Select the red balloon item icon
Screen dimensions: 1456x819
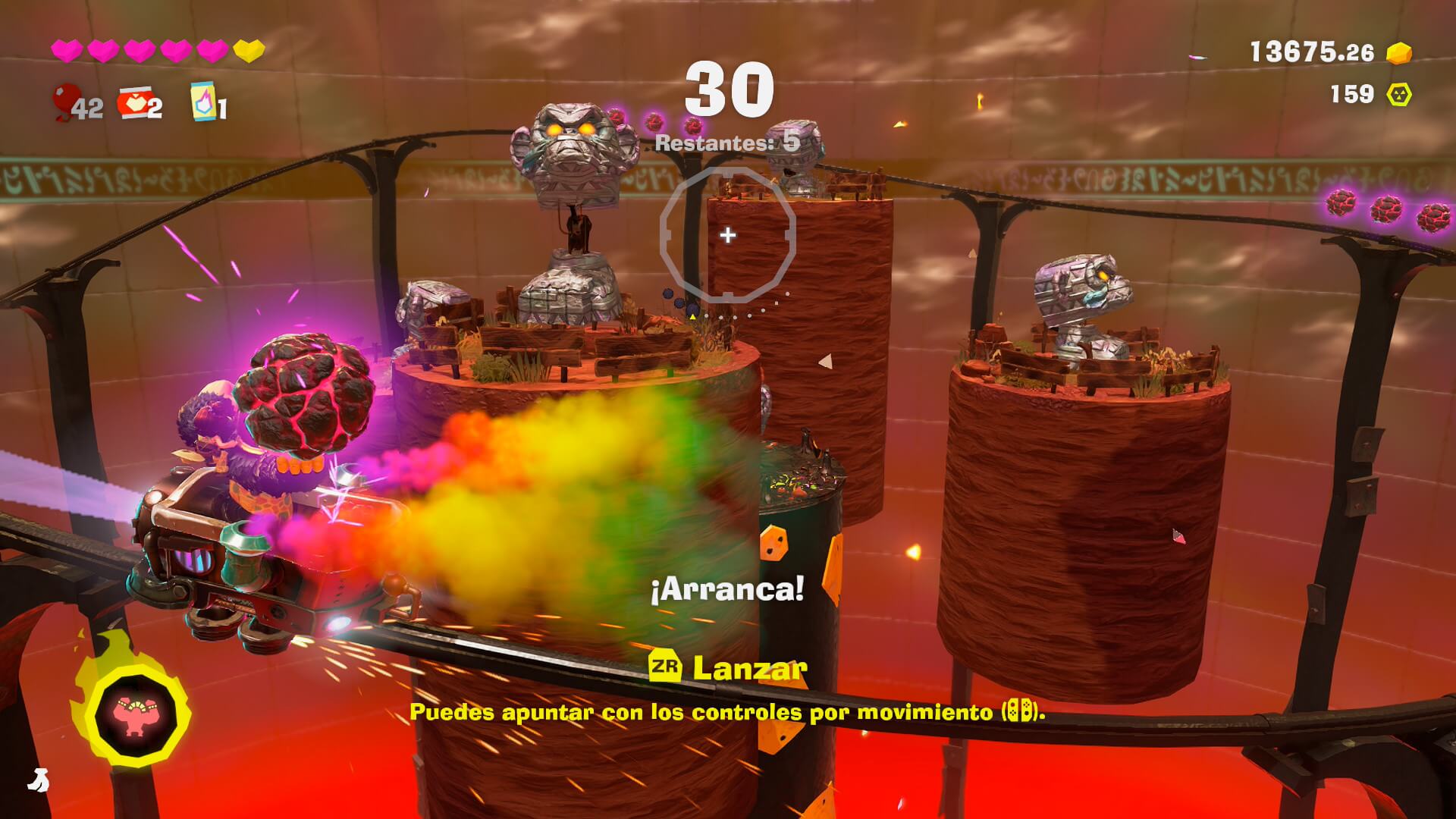(64, 102)
